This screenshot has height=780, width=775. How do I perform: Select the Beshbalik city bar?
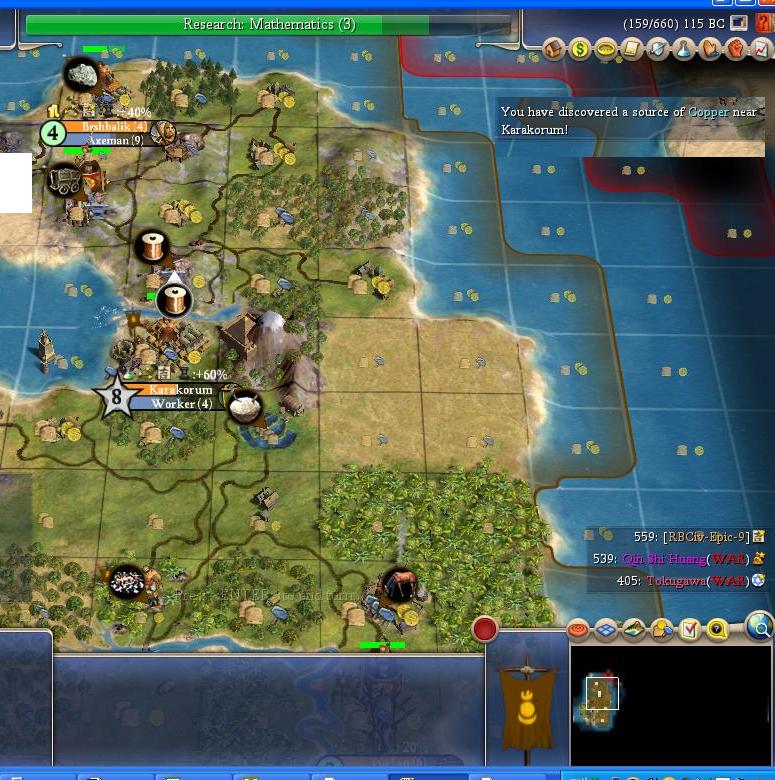(114, 127)
